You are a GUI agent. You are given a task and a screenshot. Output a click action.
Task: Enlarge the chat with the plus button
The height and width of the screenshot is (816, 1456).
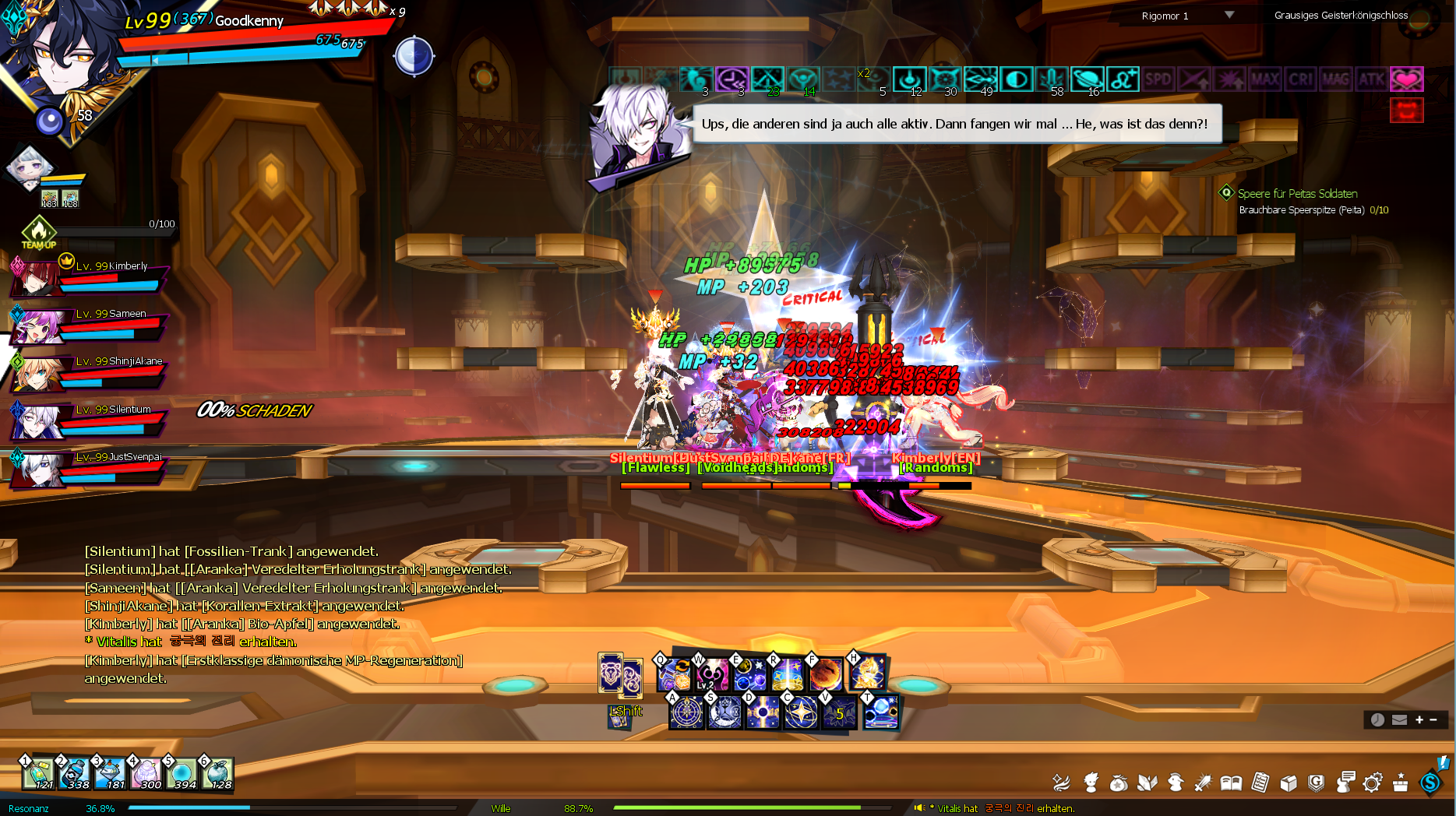tap(1419, 720)
